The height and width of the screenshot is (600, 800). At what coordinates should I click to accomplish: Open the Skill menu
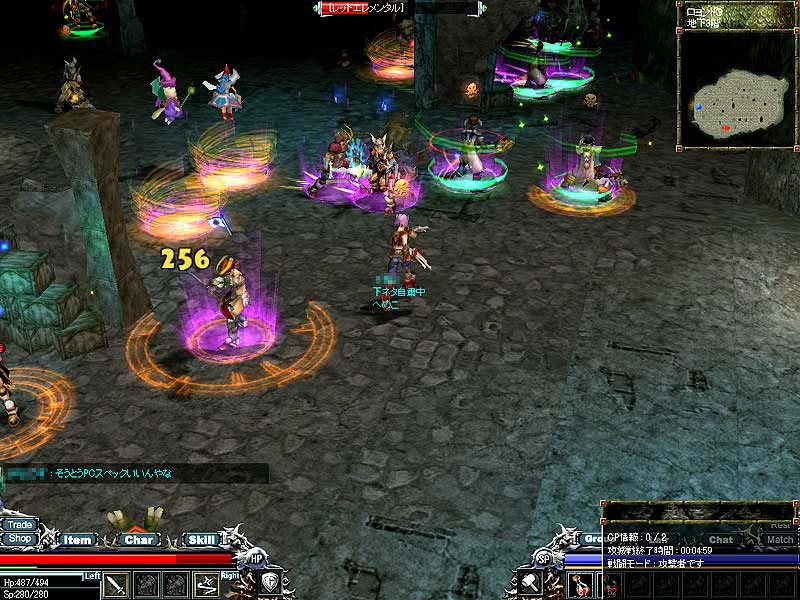click(x=201, y=540)
